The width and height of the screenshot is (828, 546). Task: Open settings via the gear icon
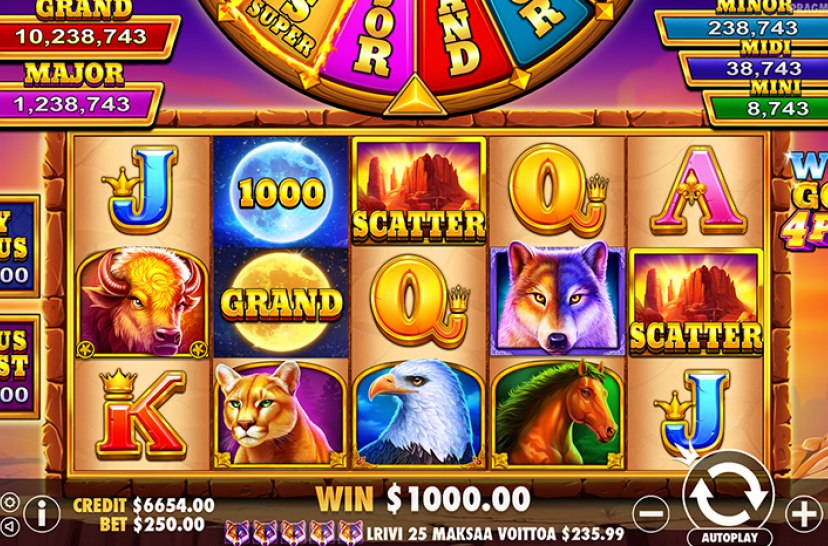9,502
